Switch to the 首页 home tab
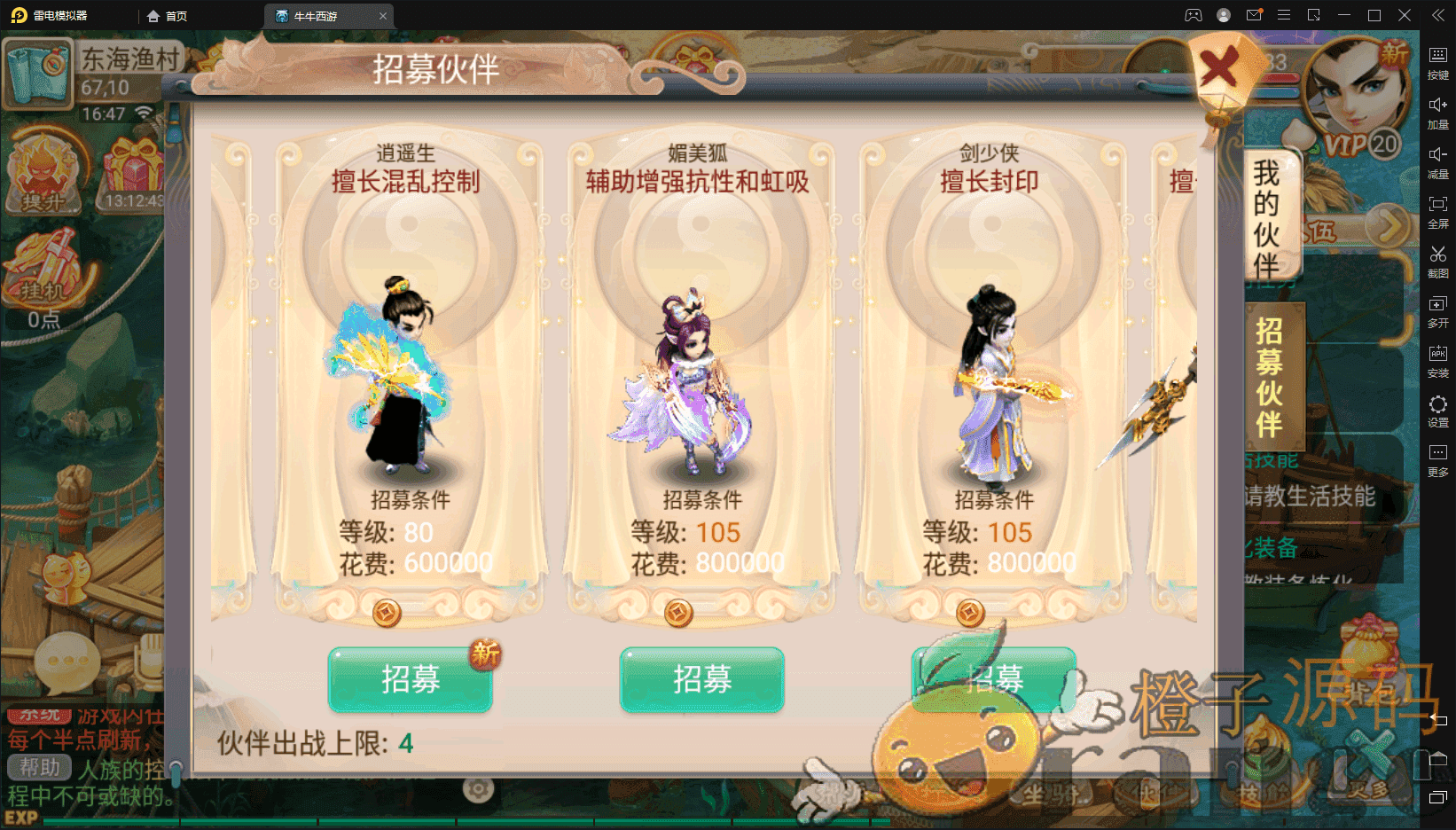 pos(168,15)
